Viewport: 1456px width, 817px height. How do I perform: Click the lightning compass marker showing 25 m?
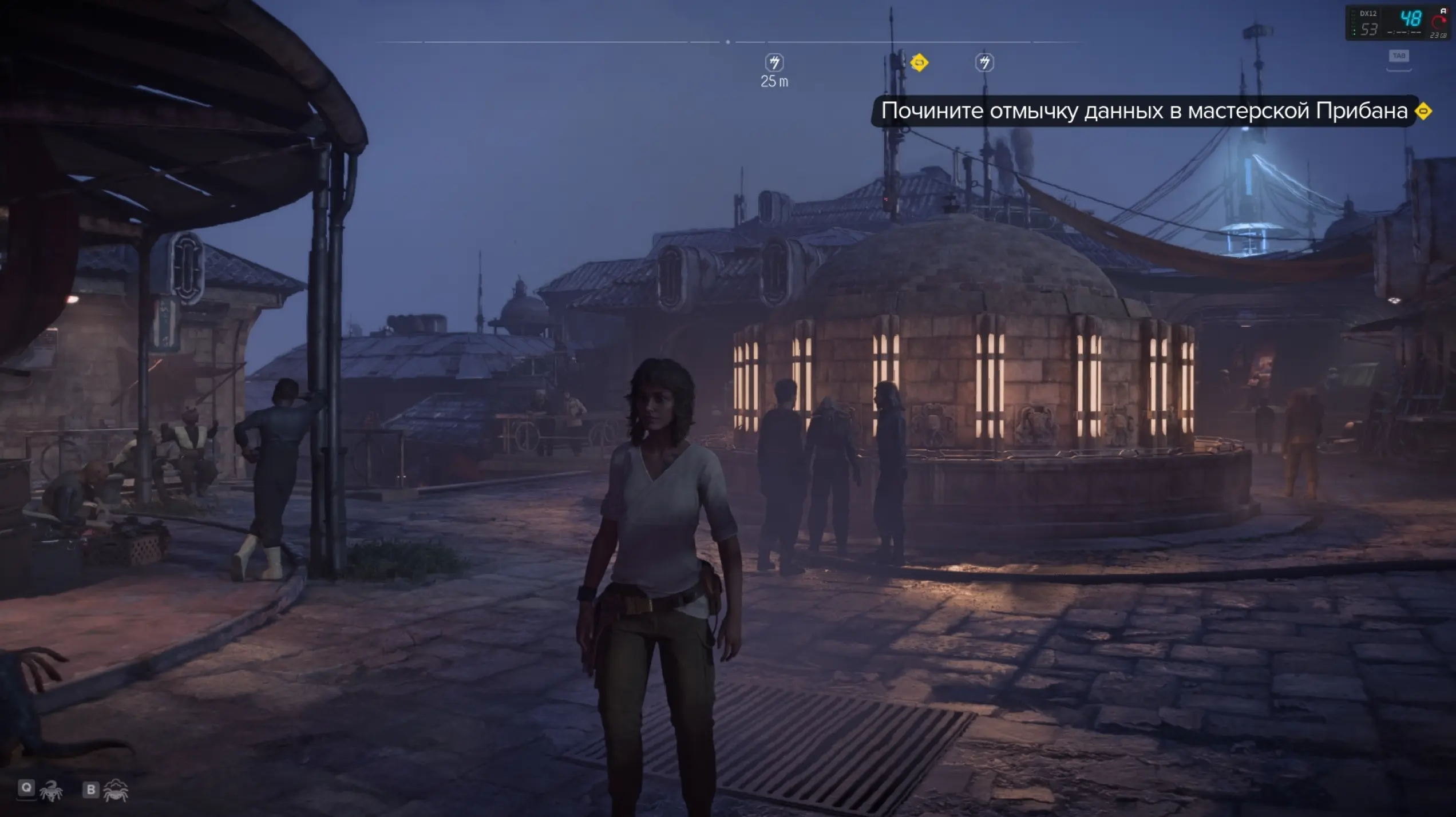coord(774,62)
